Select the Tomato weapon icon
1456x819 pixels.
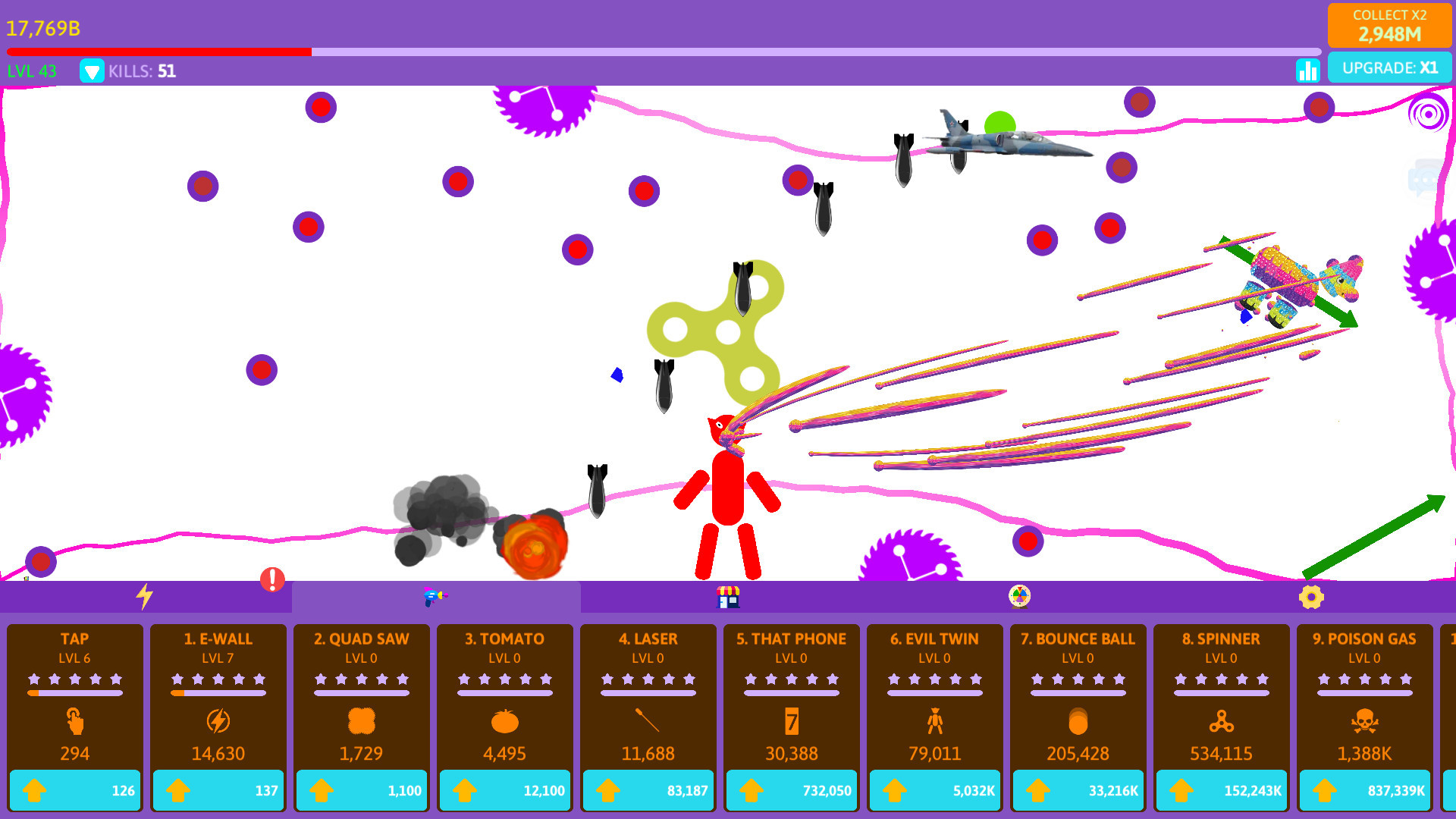tap(504, 723)
